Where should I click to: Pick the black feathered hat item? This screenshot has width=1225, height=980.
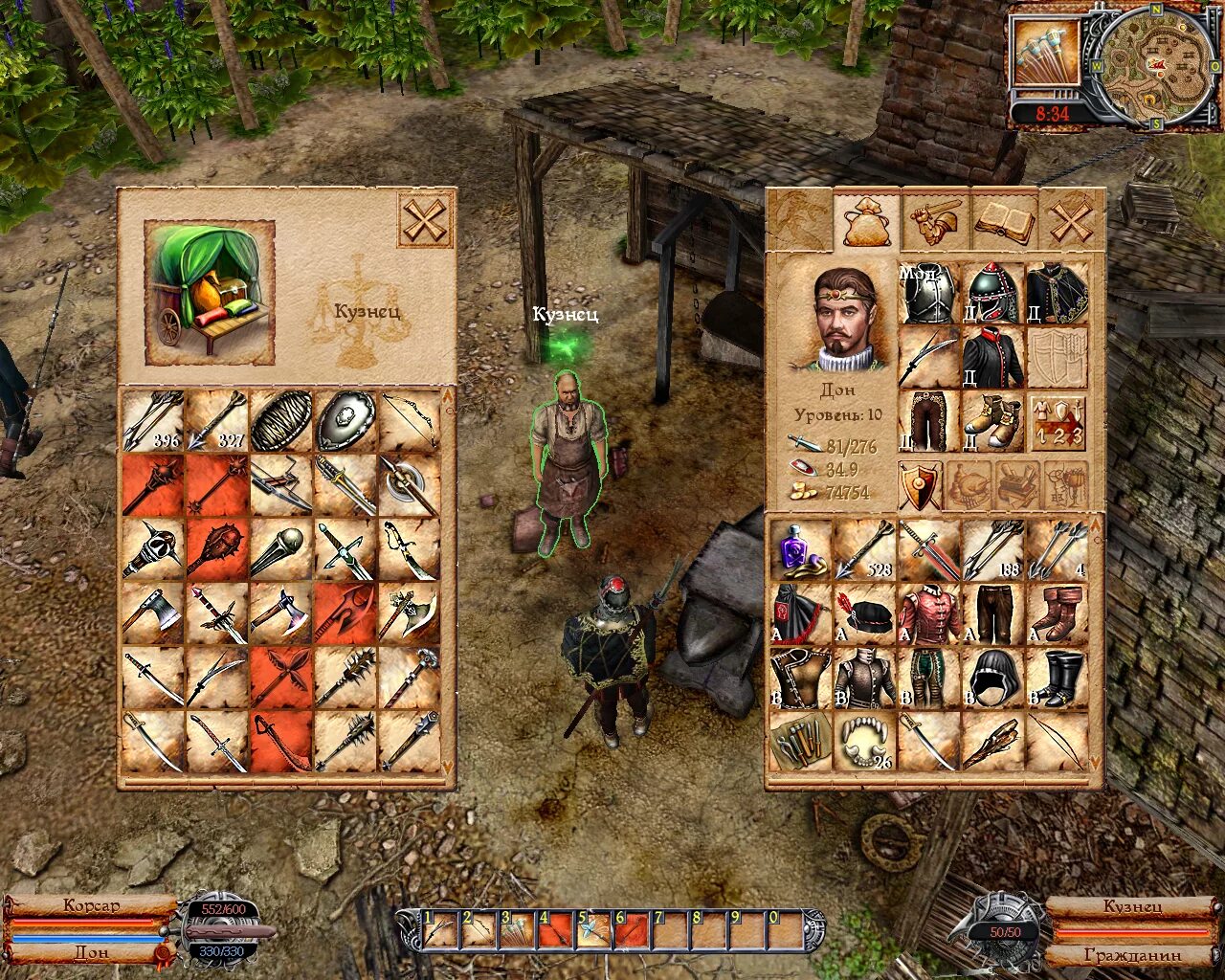point(865,613)
